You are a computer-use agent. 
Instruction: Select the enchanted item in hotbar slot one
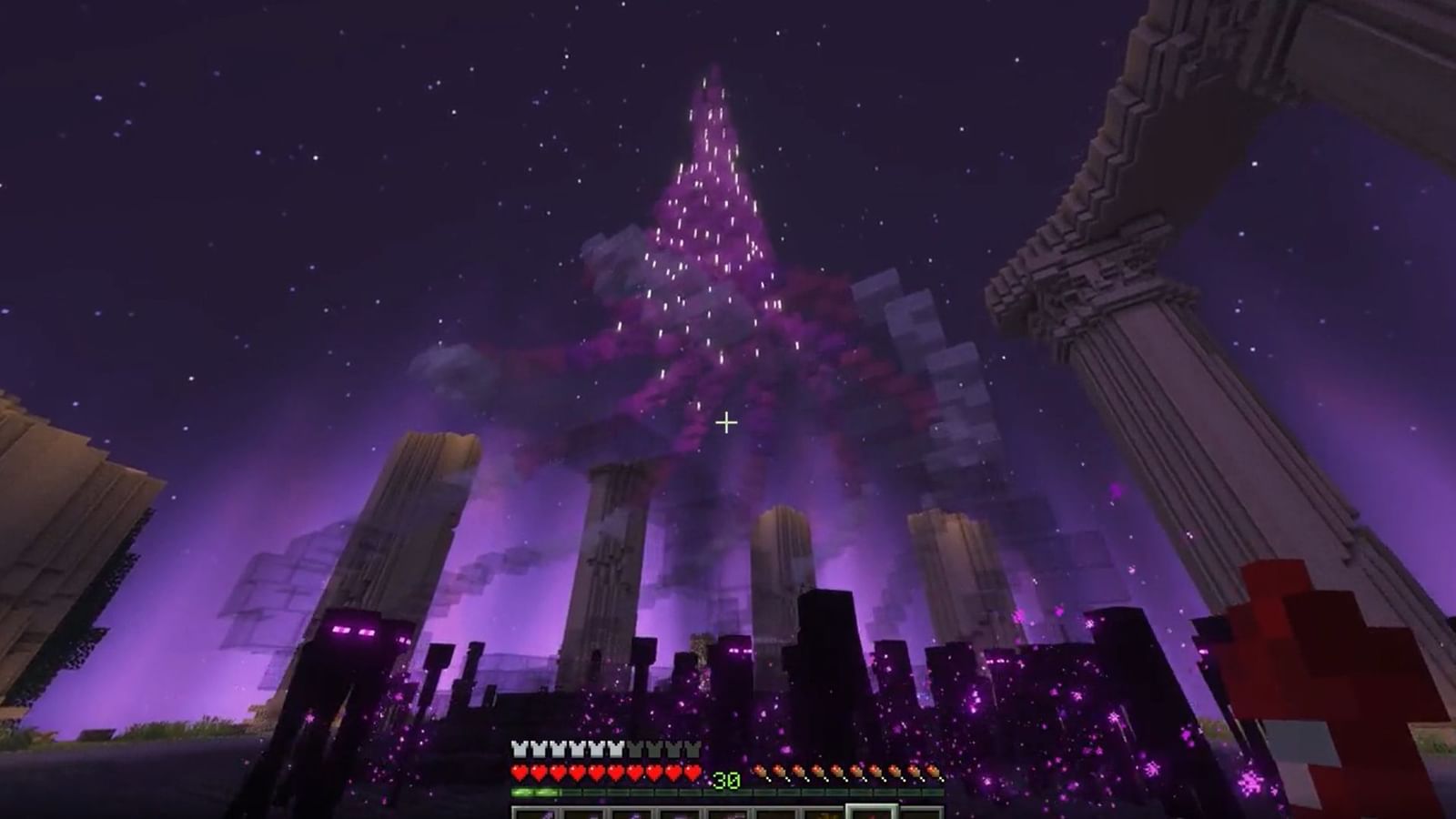point(537,814)
